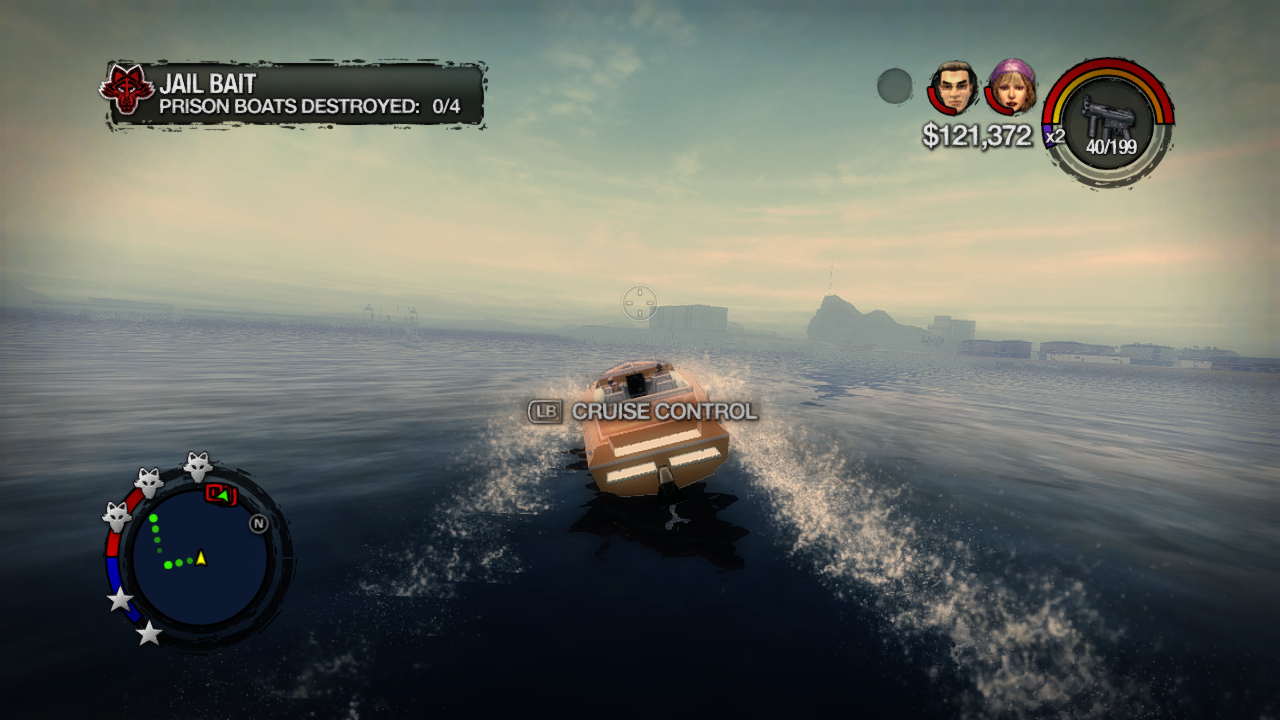
Task: Open the circular minimap
Action: [x=200, y=558]
